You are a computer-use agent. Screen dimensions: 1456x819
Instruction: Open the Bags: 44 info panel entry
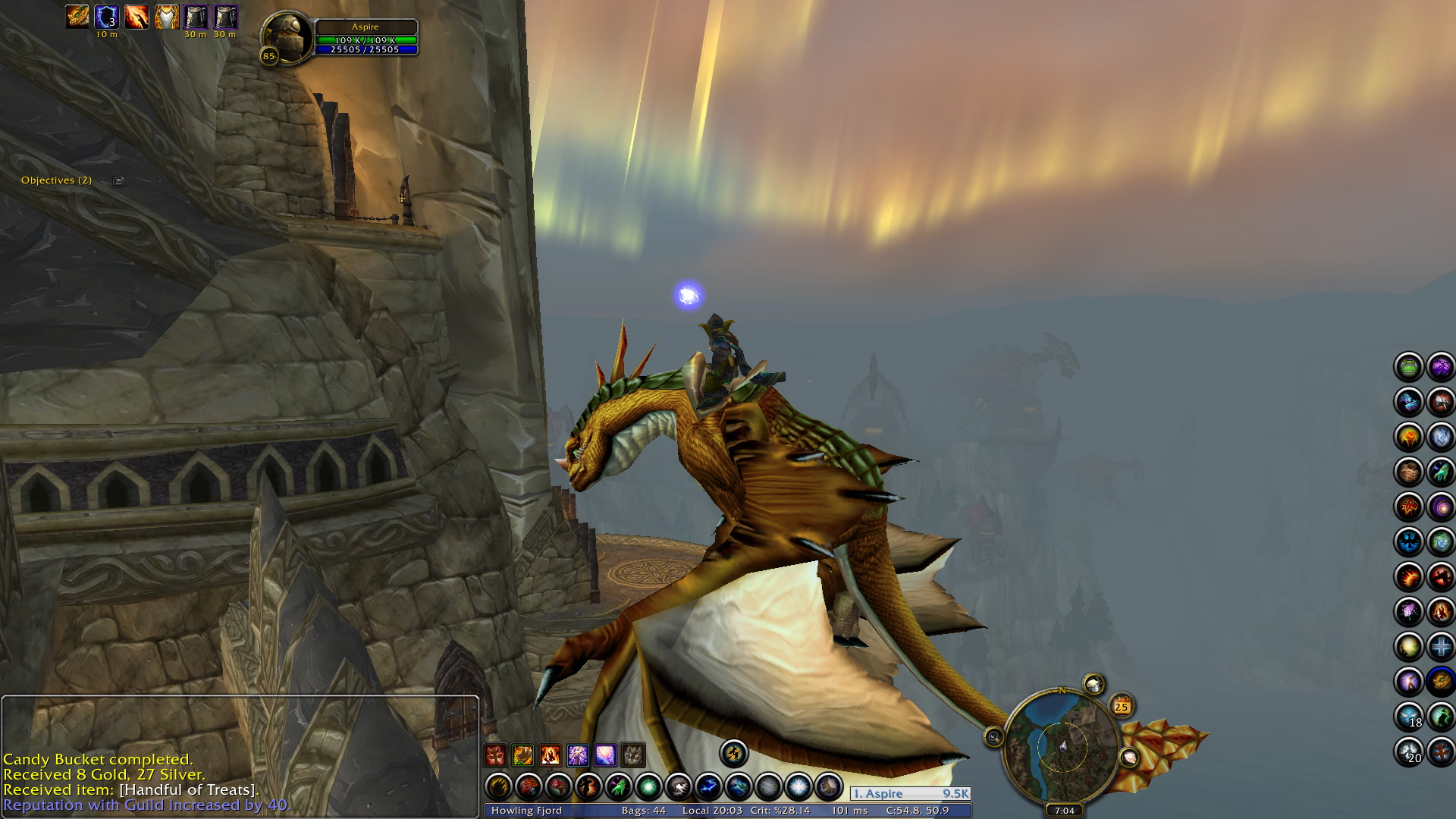pos(643,810)
